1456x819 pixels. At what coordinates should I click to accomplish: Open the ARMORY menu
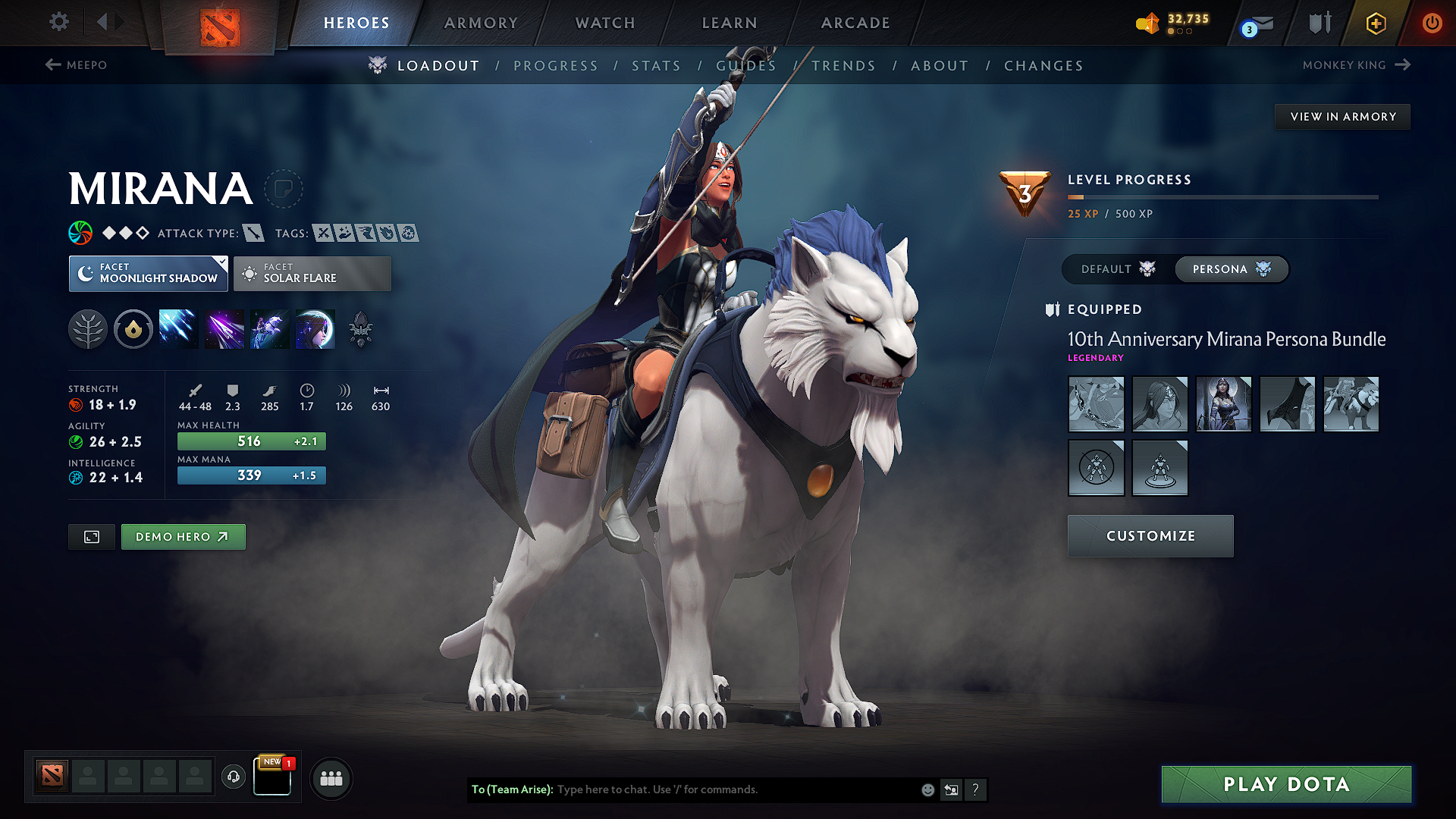(480, 23)
